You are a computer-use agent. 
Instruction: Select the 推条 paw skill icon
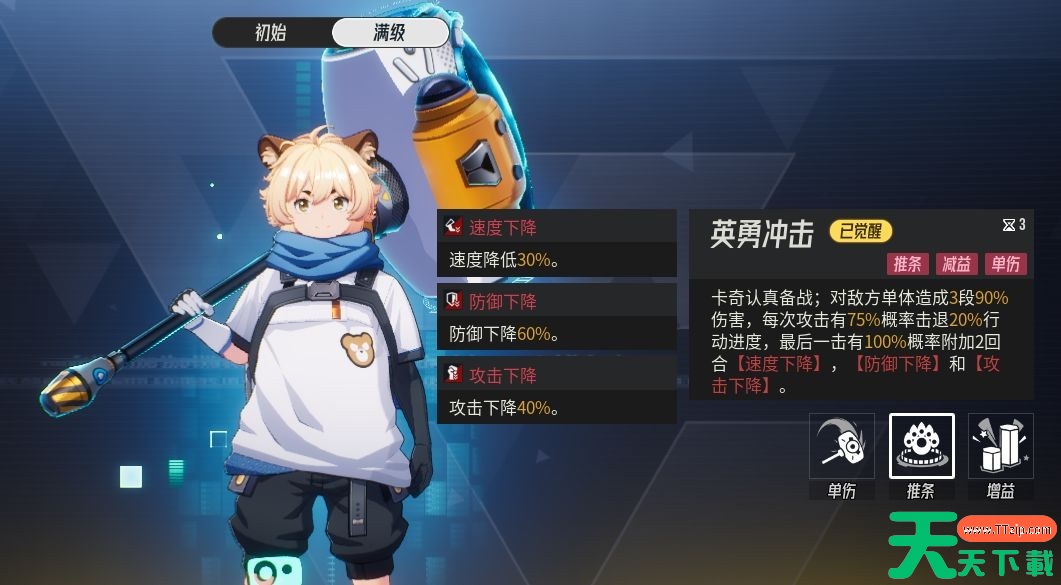click(921, 447)
